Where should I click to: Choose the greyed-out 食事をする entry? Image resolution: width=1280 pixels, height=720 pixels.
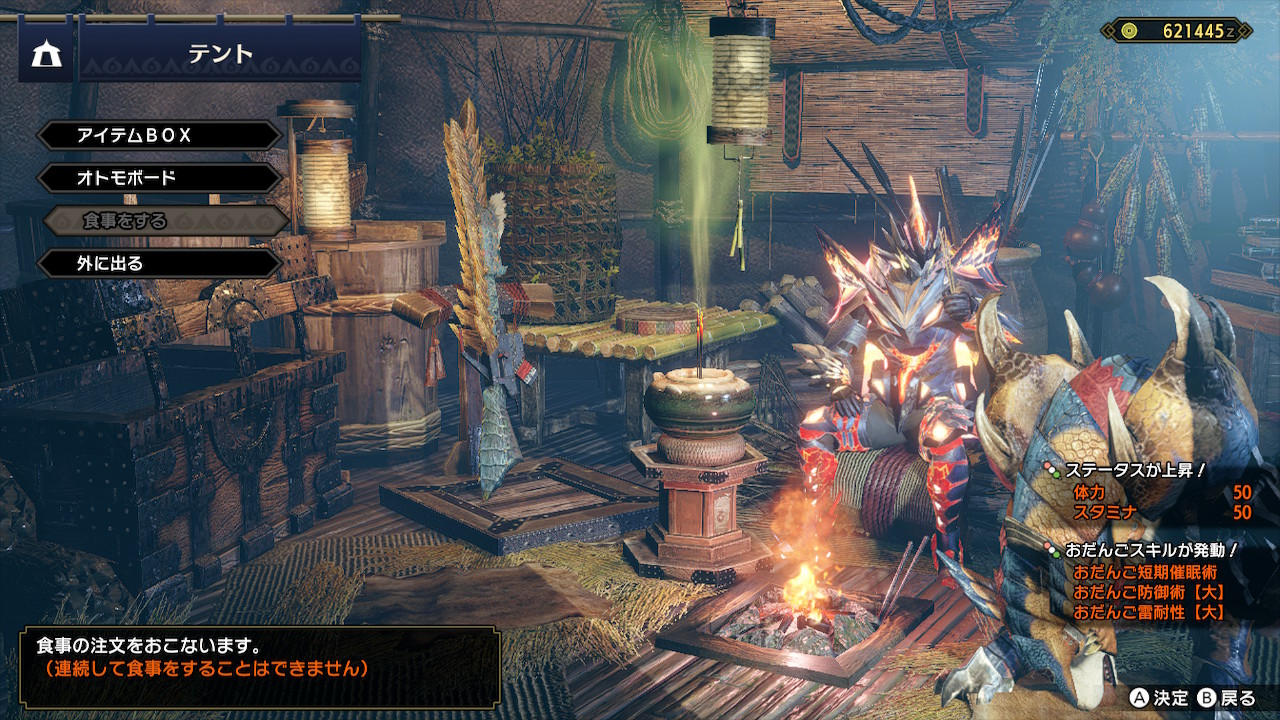coord(160,221)
